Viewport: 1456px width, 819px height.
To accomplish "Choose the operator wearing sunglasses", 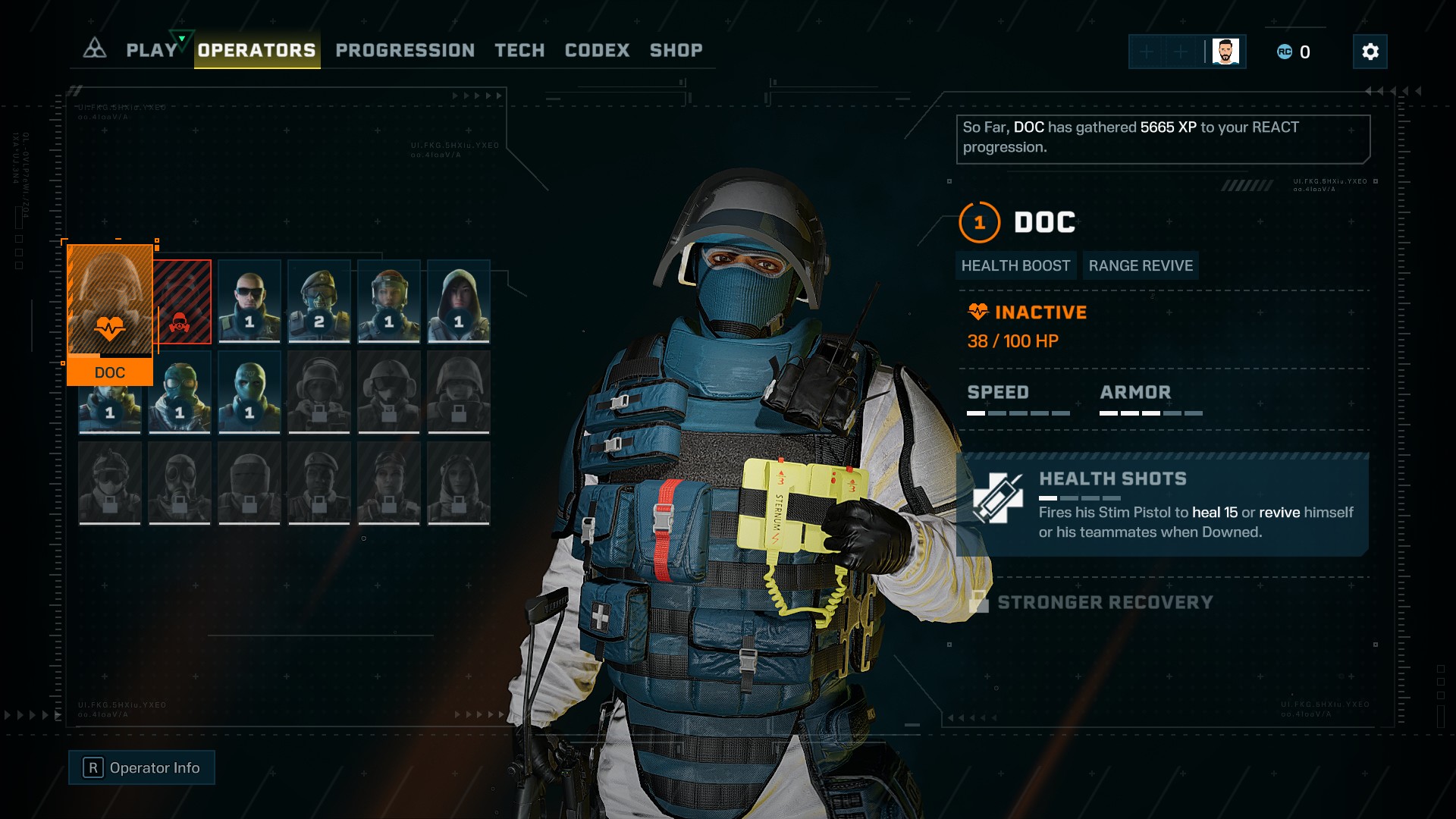I will (x=249, y=301).
